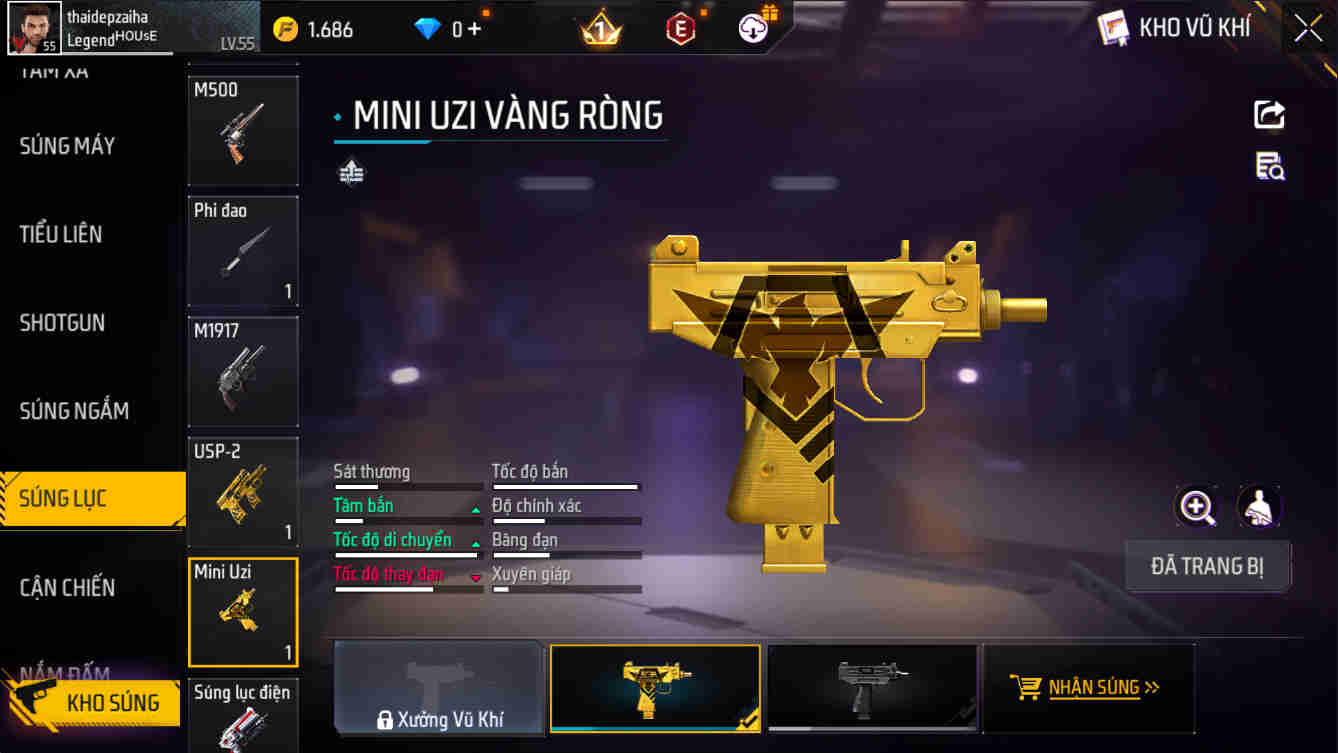Viewport: 1338px width, 753px height.
Task: Click the ĐÃ TRANG BỊ equipped button
Action: [1207, 567]
